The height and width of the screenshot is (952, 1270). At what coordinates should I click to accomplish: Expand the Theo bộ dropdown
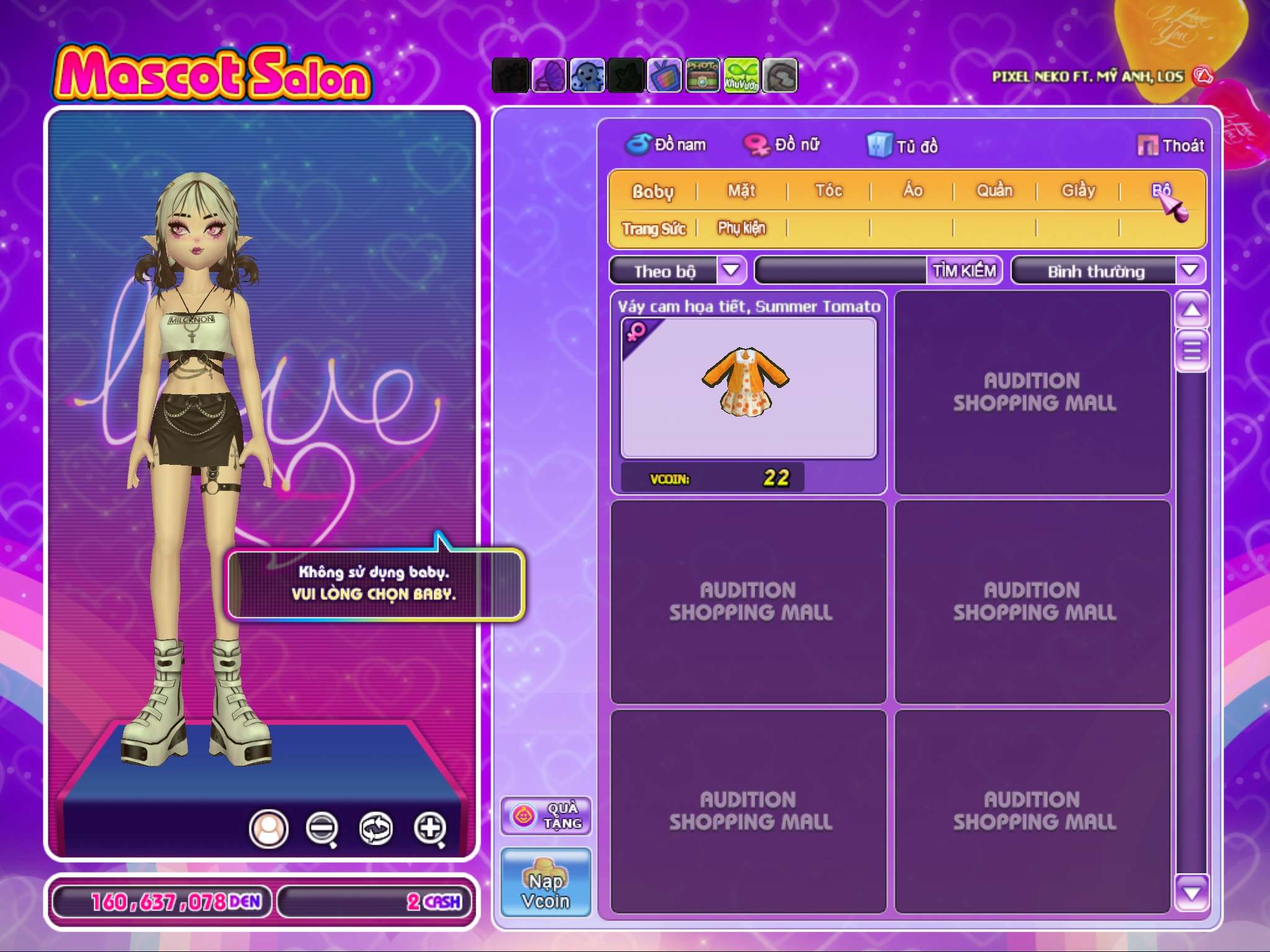[x=731, y=270]
